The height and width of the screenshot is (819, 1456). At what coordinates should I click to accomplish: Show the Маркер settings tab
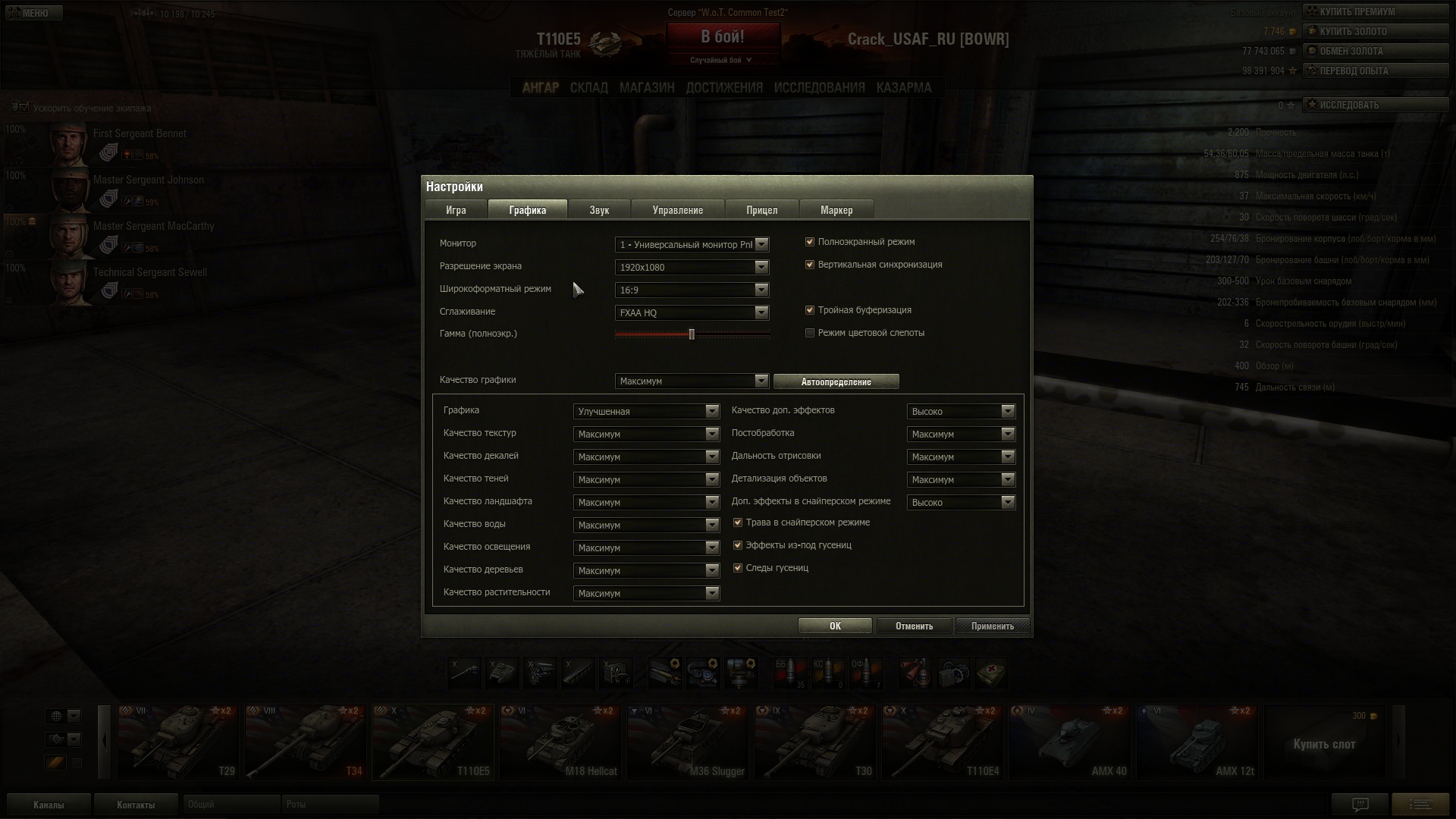pyautogui.click(x=836, y=210)
